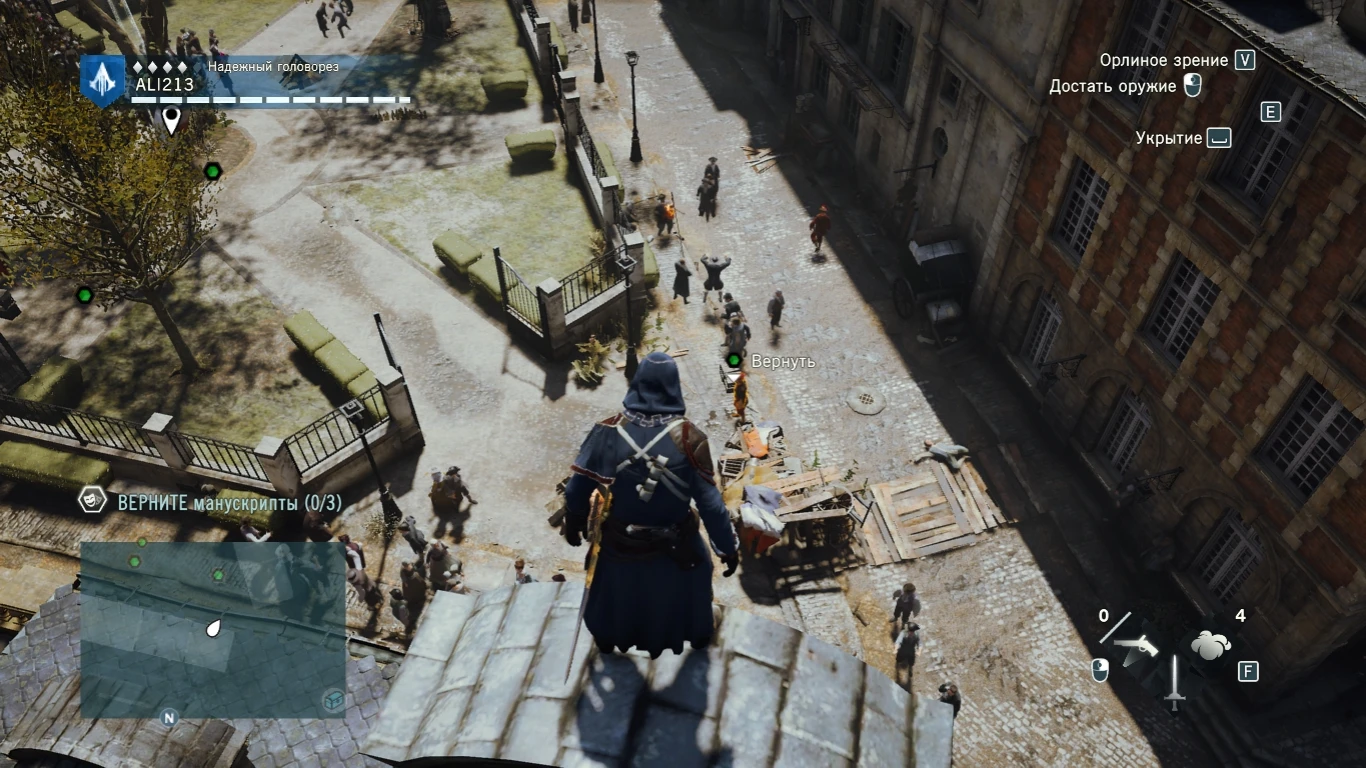Toggle cover mode via the Укрытие key badge
This screenshot has width=1366, height=768.
coord(1219,138)
